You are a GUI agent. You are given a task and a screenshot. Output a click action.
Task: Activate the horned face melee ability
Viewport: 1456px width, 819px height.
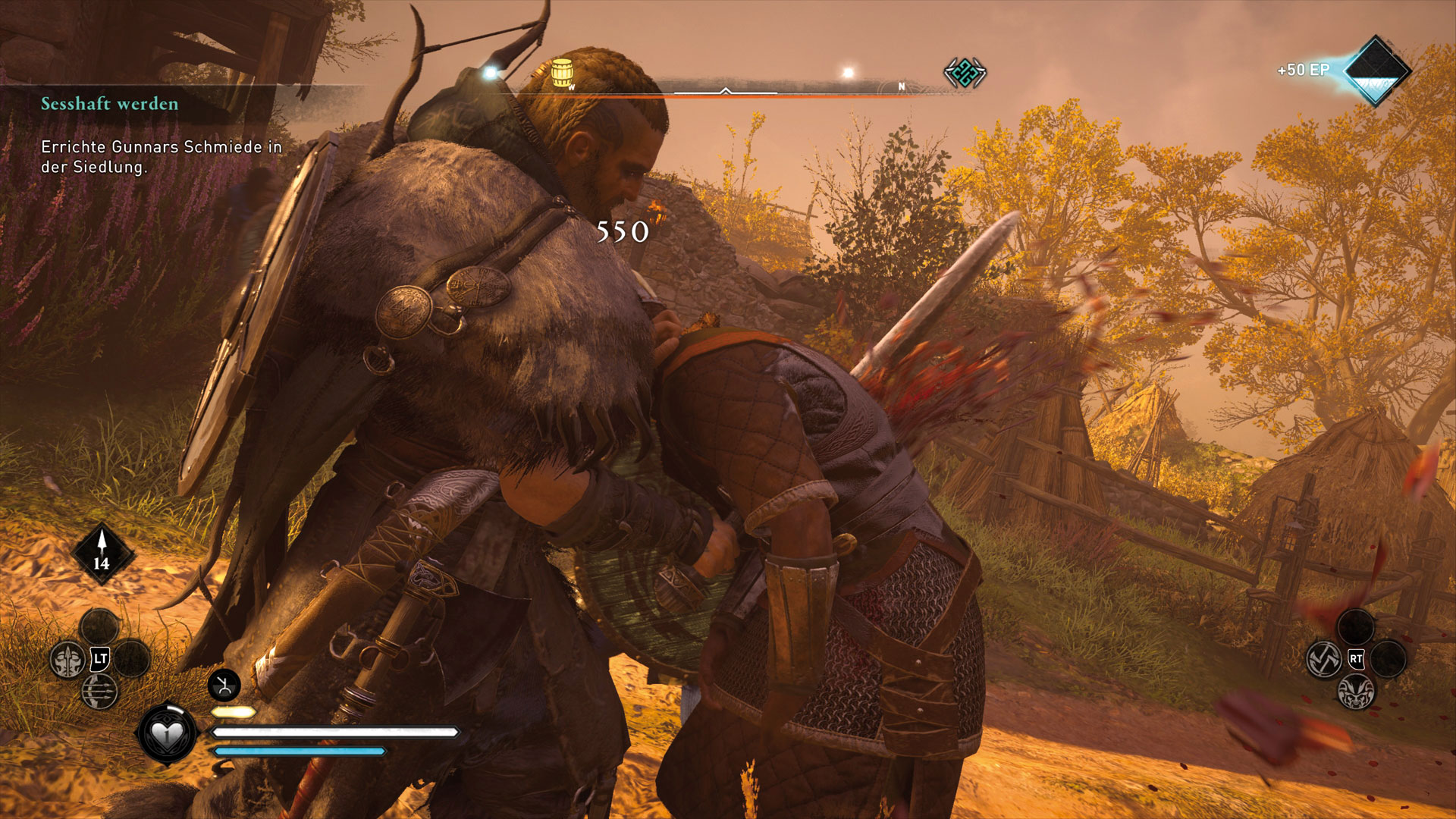[1356, 692]
